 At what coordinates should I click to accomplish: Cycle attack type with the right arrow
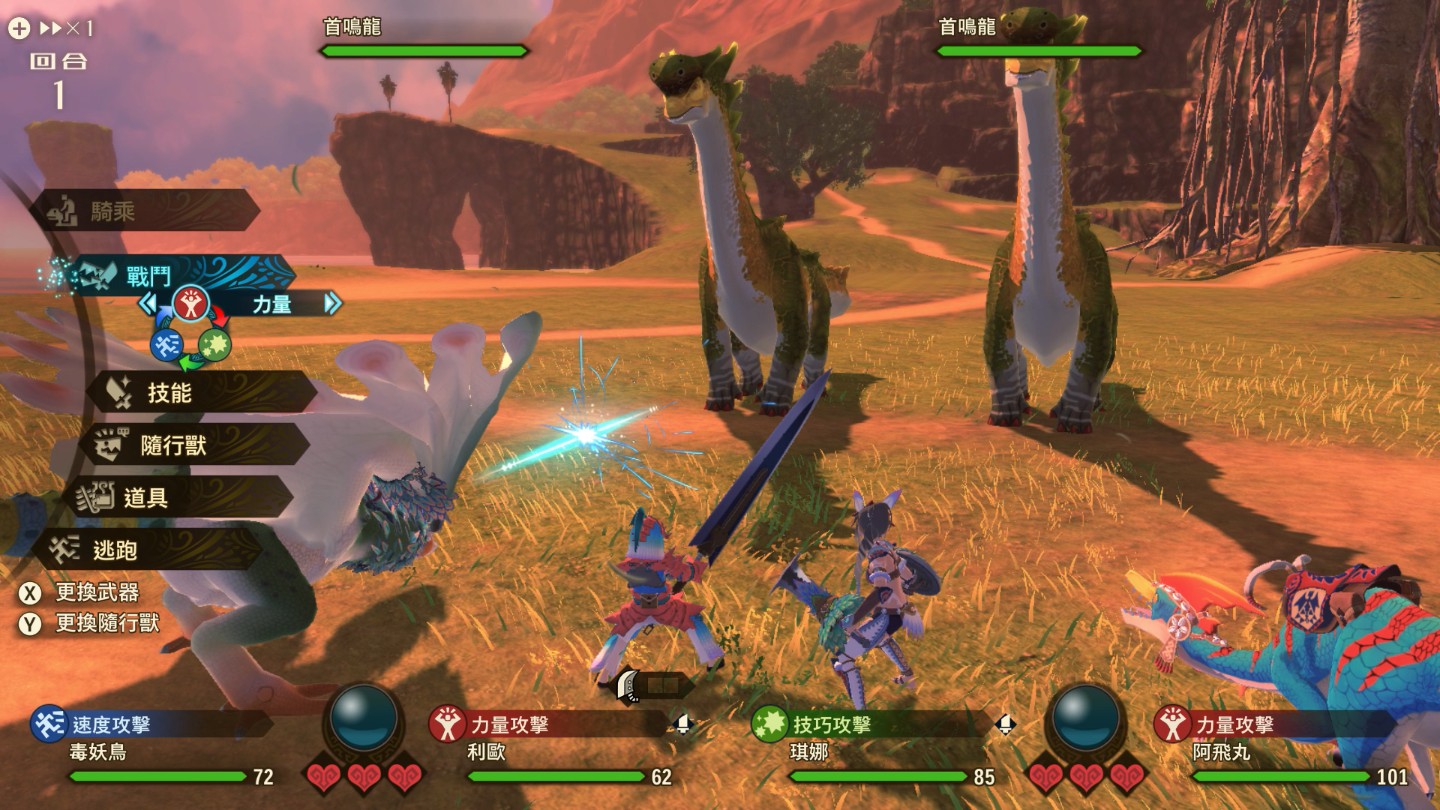(x=332, y=303)
